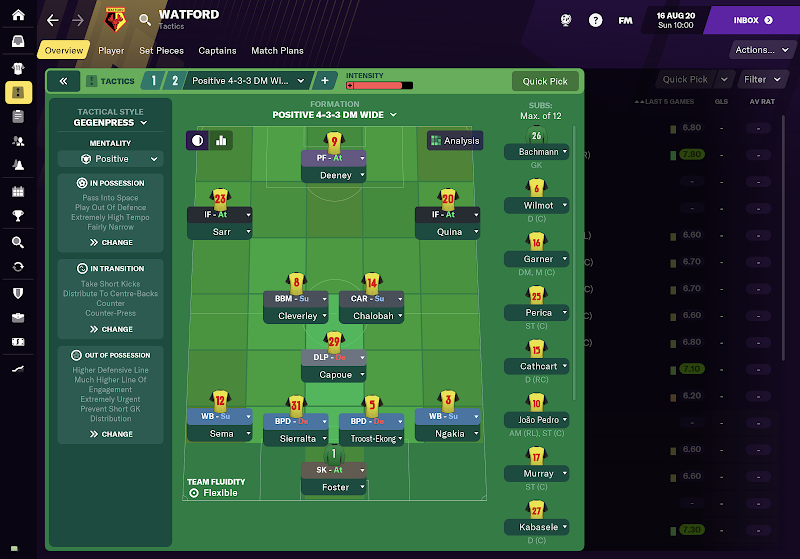Add a new tactic slot

pos(324,81)
